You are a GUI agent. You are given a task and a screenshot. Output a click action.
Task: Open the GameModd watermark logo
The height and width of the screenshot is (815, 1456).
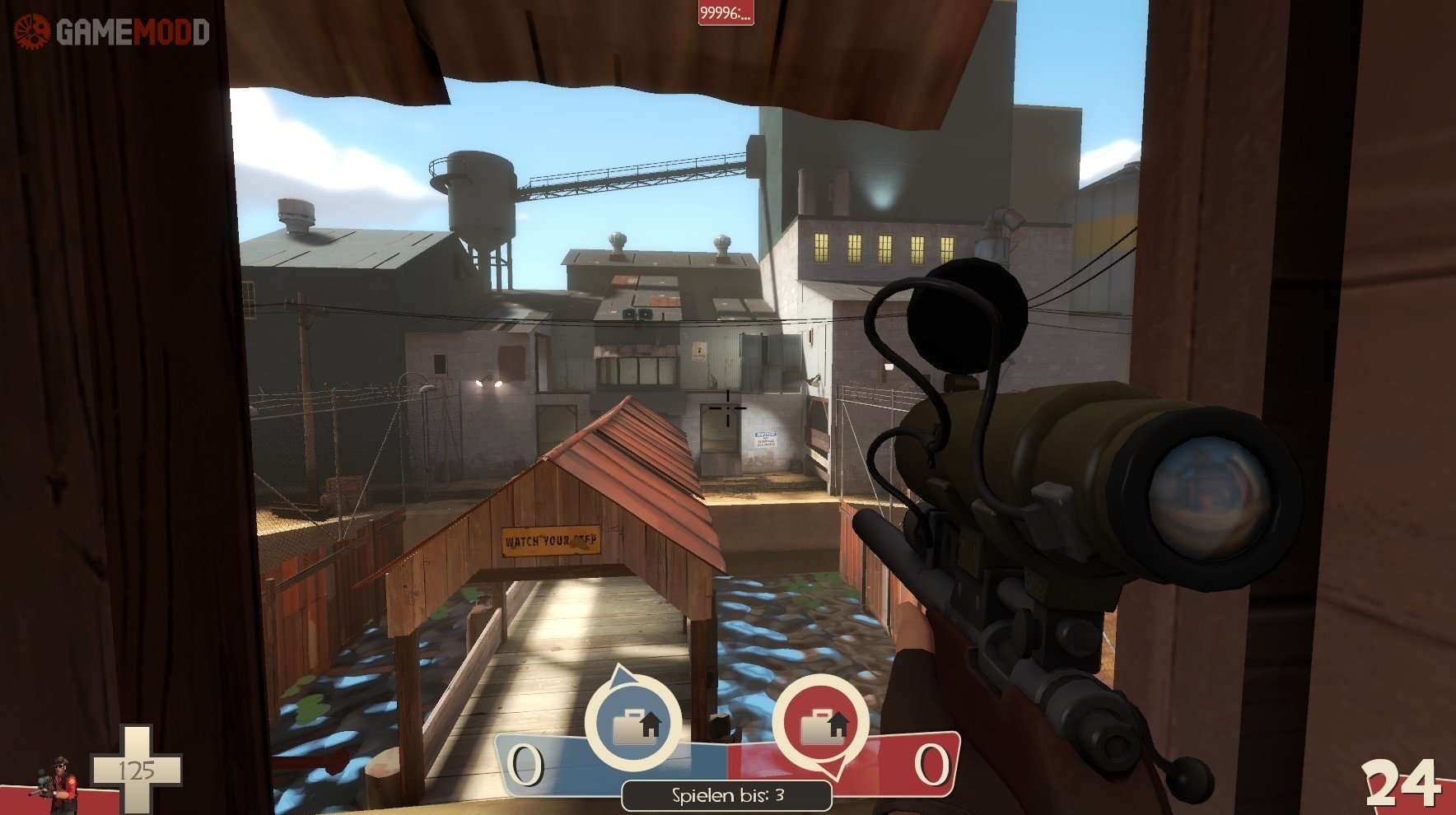112,32
